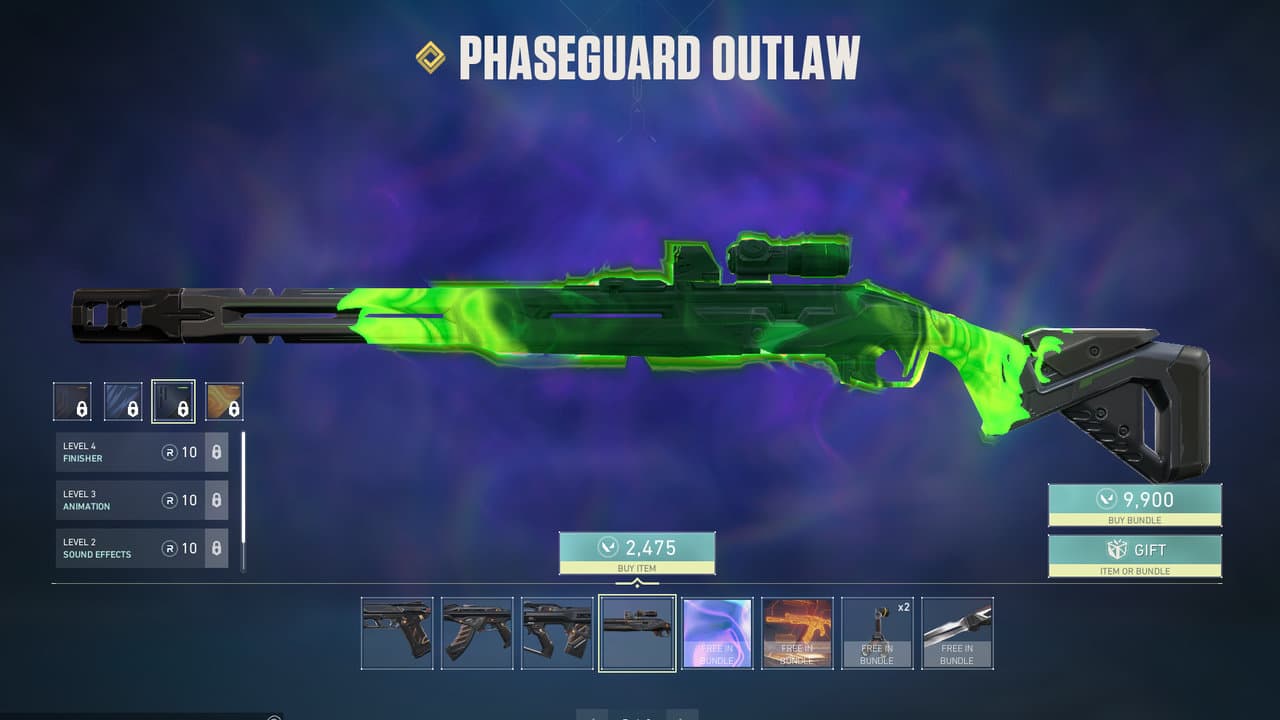Click the VP currency icon on the Buy Bundle button

[1110, 498]
